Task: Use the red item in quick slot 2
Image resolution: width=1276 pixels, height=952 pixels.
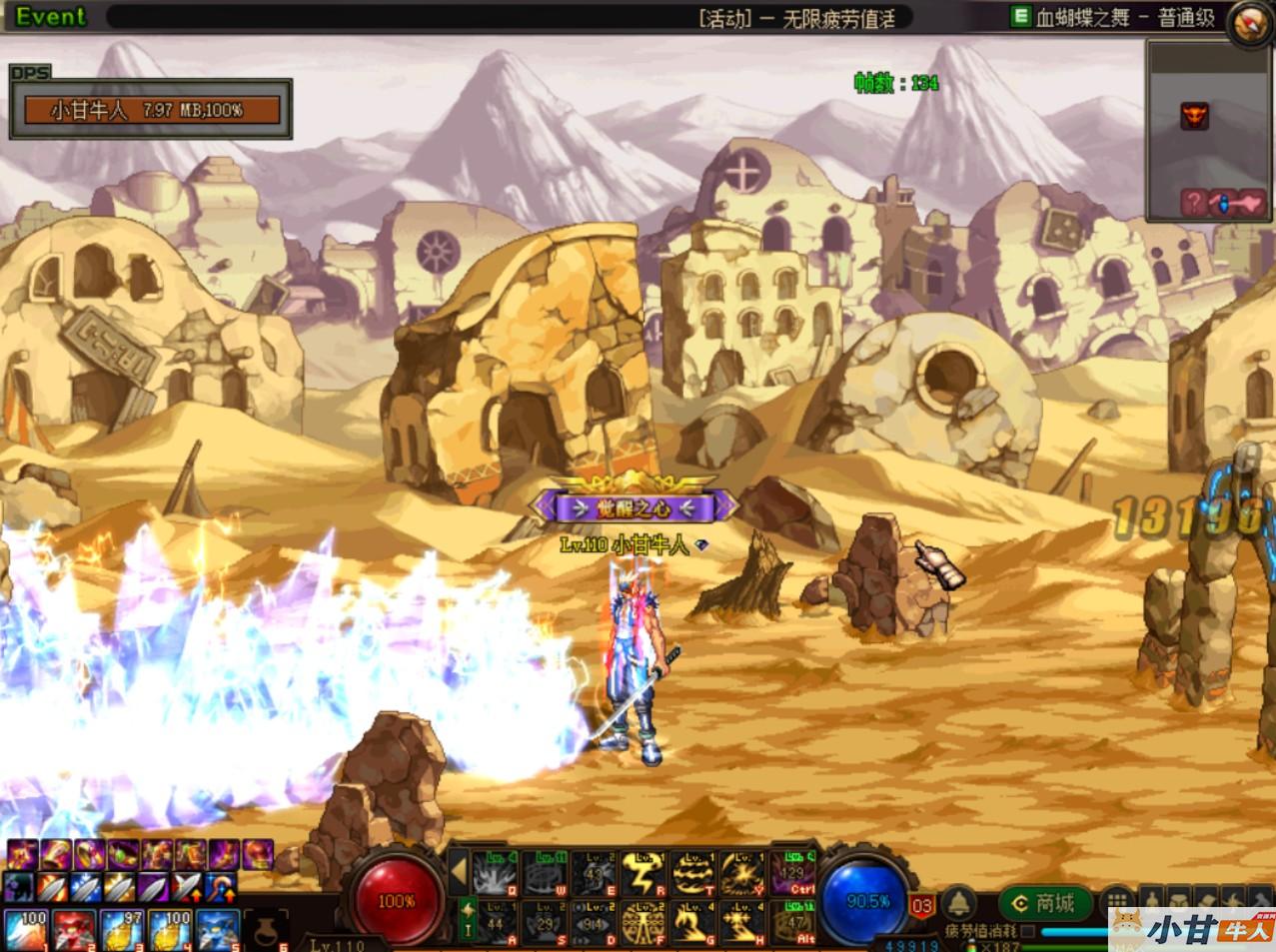Action: click(73, 930)
